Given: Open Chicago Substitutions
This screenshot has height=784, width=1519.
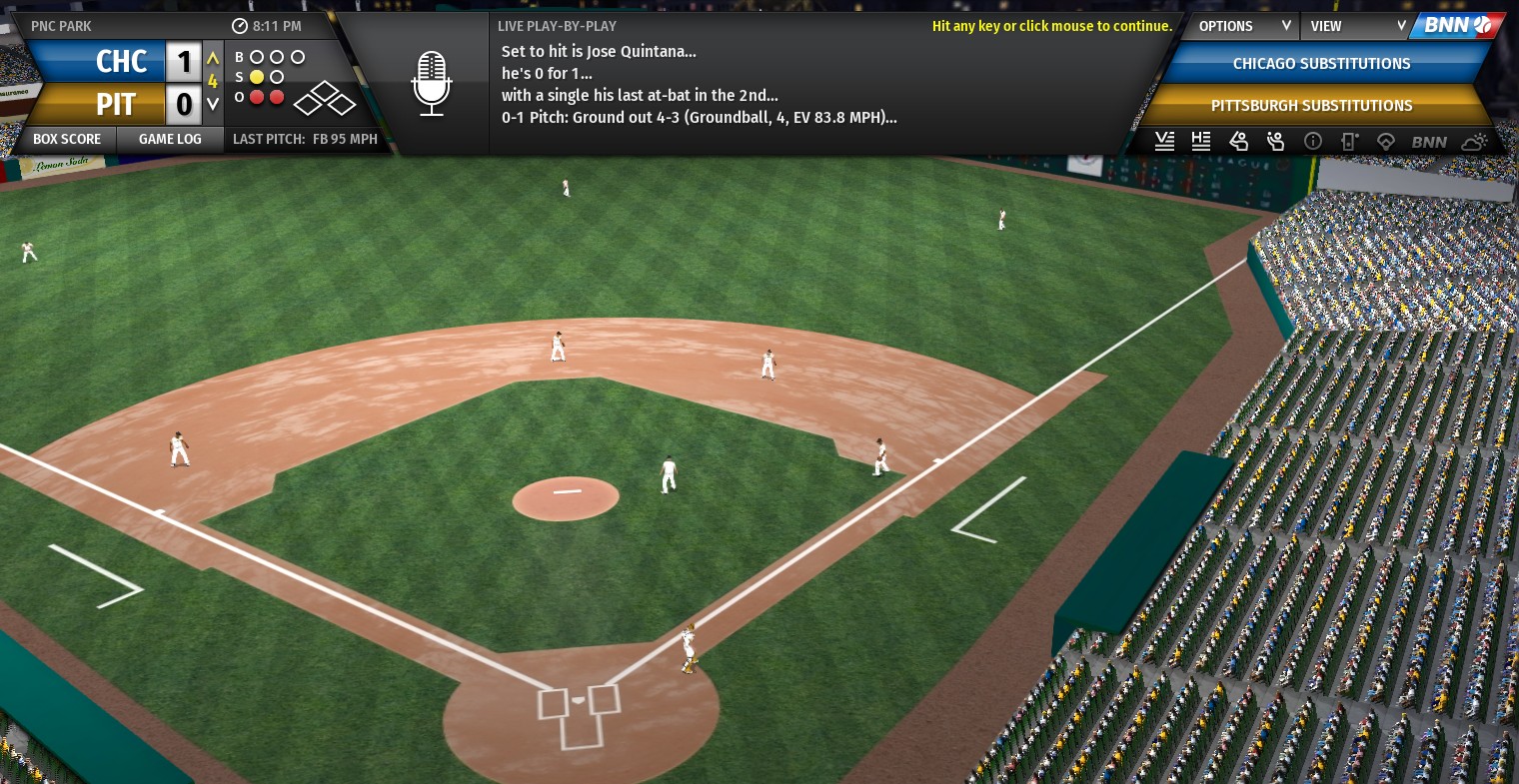Looking at the screenshot, I should (1321, 64).
